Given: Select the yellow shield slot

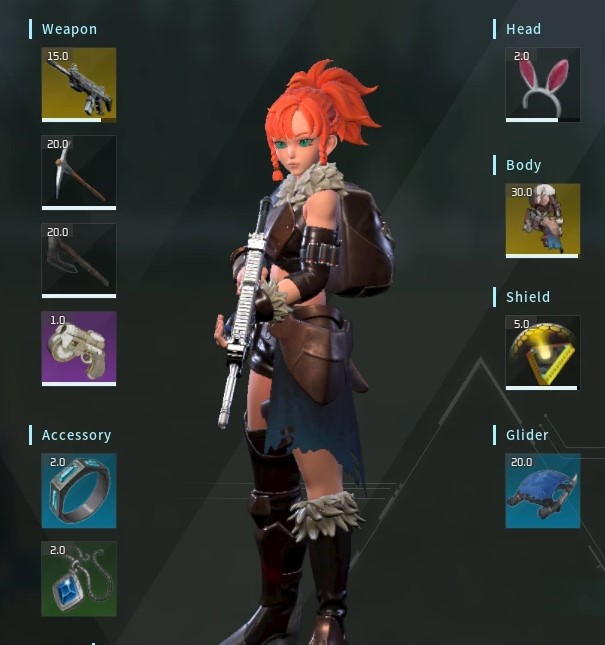Looking at the screenshot, I should (543, 352).
